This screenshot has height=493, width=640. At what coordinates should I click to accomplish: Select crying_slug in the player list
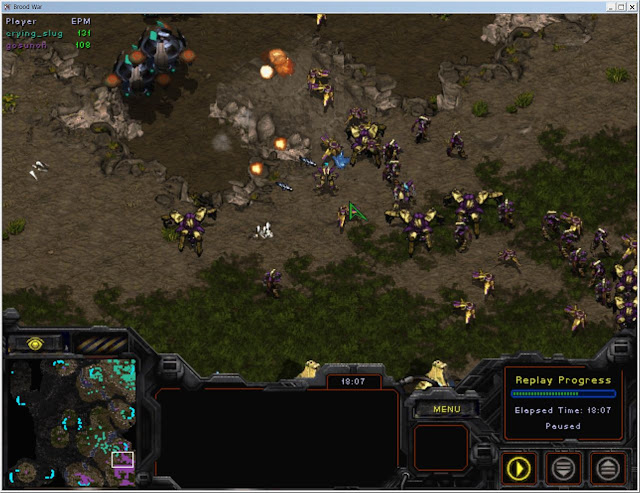click(33, 33)
